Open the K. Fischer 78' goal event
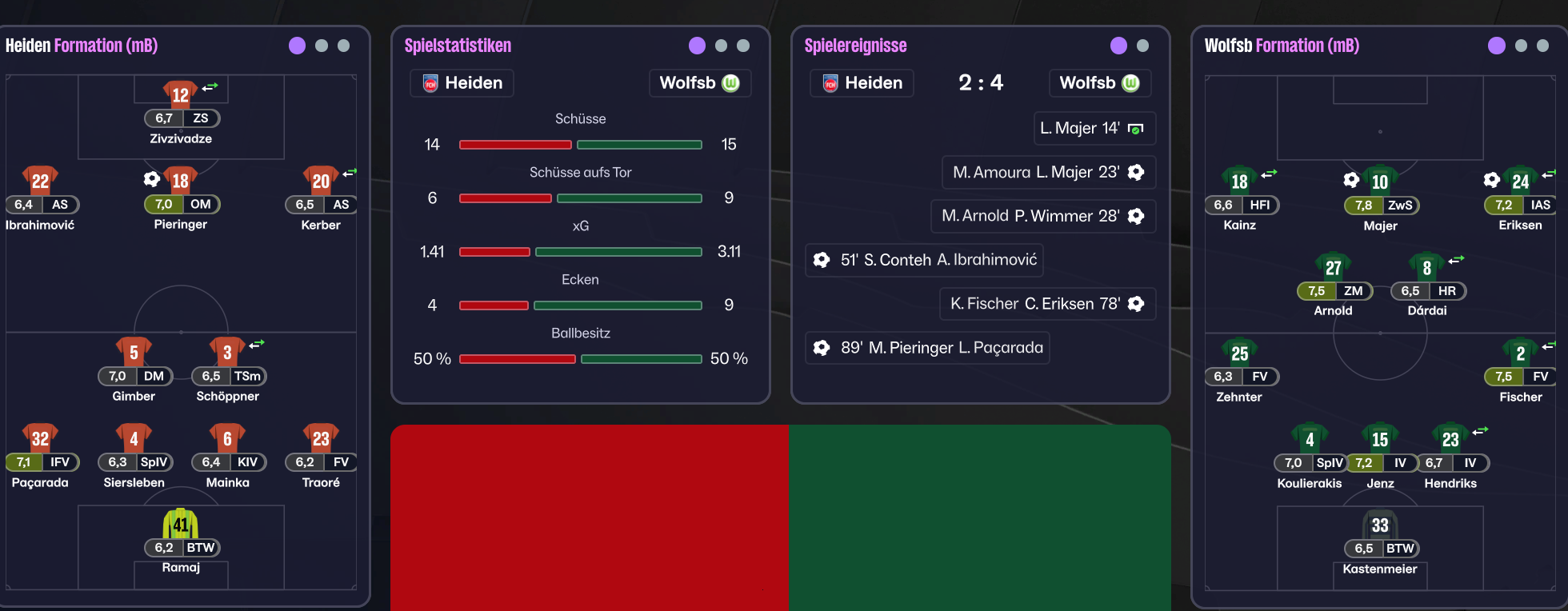This screenshot has height=611, width=1568. coord(1047,304)
